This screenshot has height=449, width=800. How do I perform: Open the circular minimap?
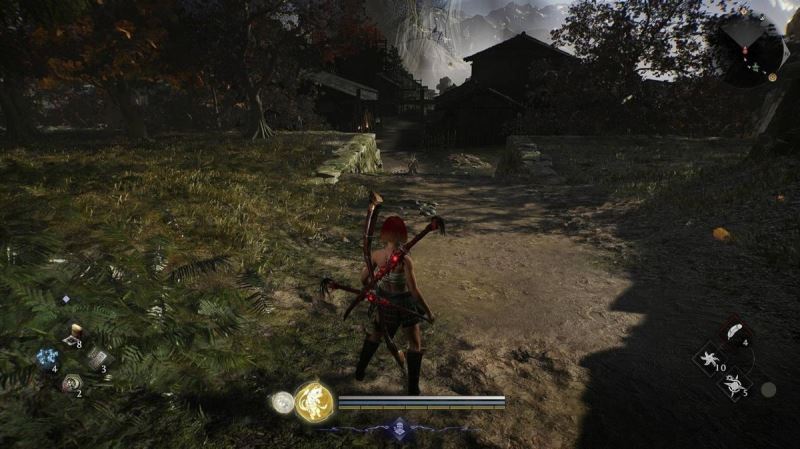pyautogui.click(x=750, y=46)
